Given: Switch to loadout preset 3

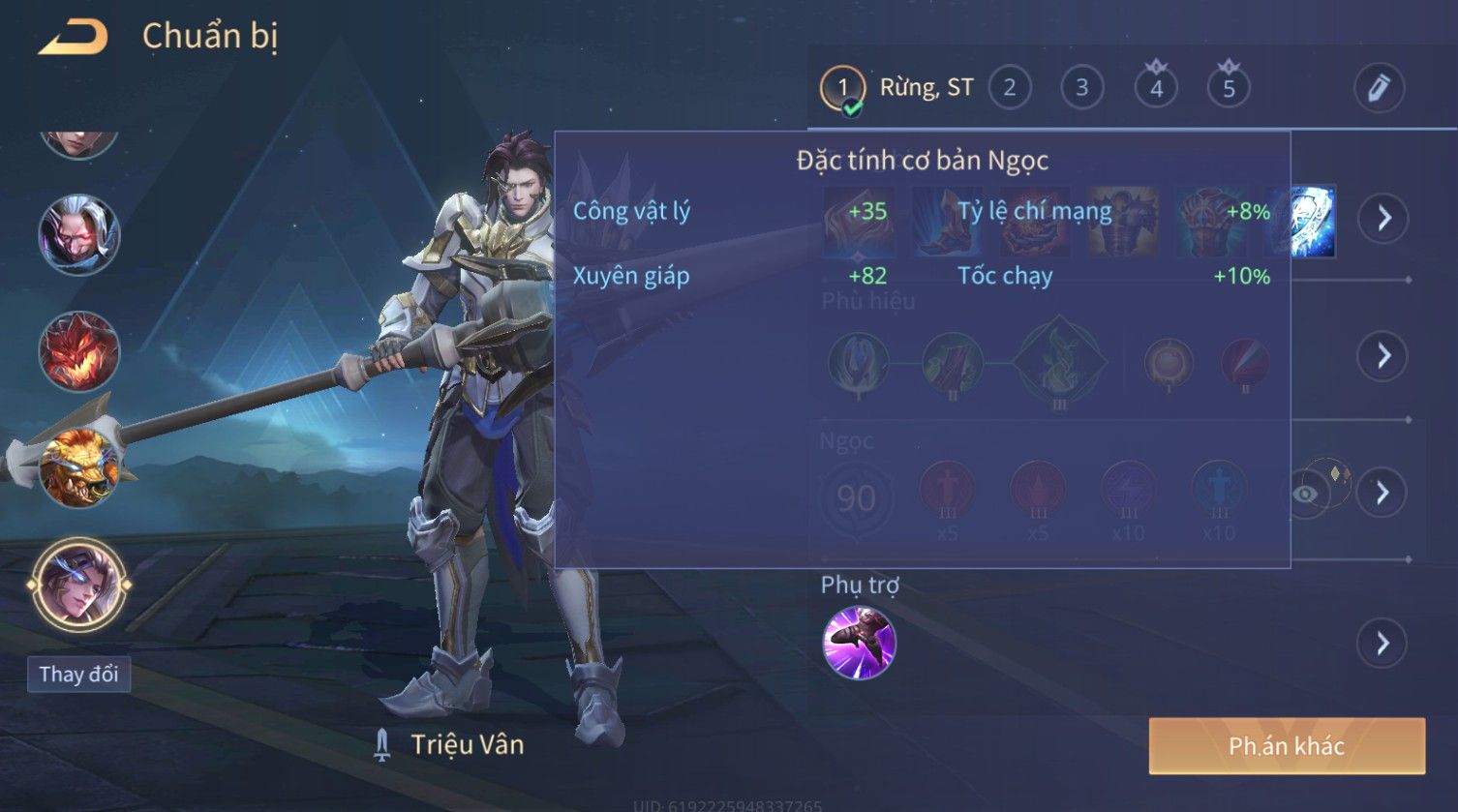Looking at the screenshot, I should click(x=1082, y=89).
